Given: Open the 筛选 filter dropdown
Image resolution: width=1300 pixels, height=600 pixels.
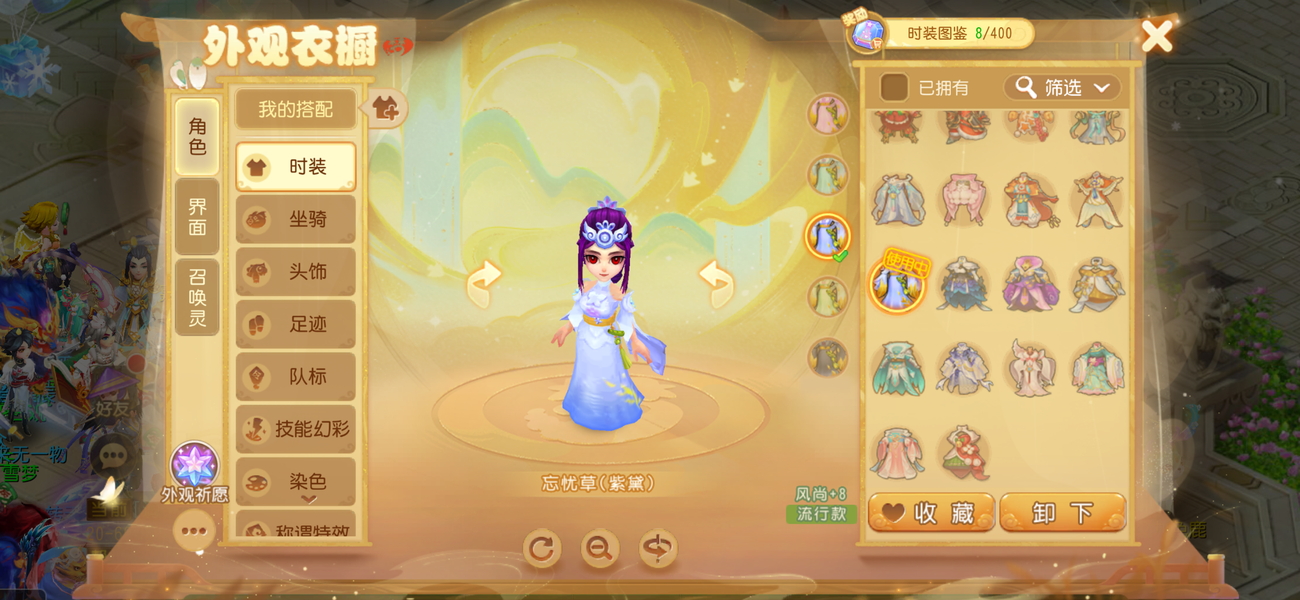Looking at the screenshot, I should (1062, 88).
